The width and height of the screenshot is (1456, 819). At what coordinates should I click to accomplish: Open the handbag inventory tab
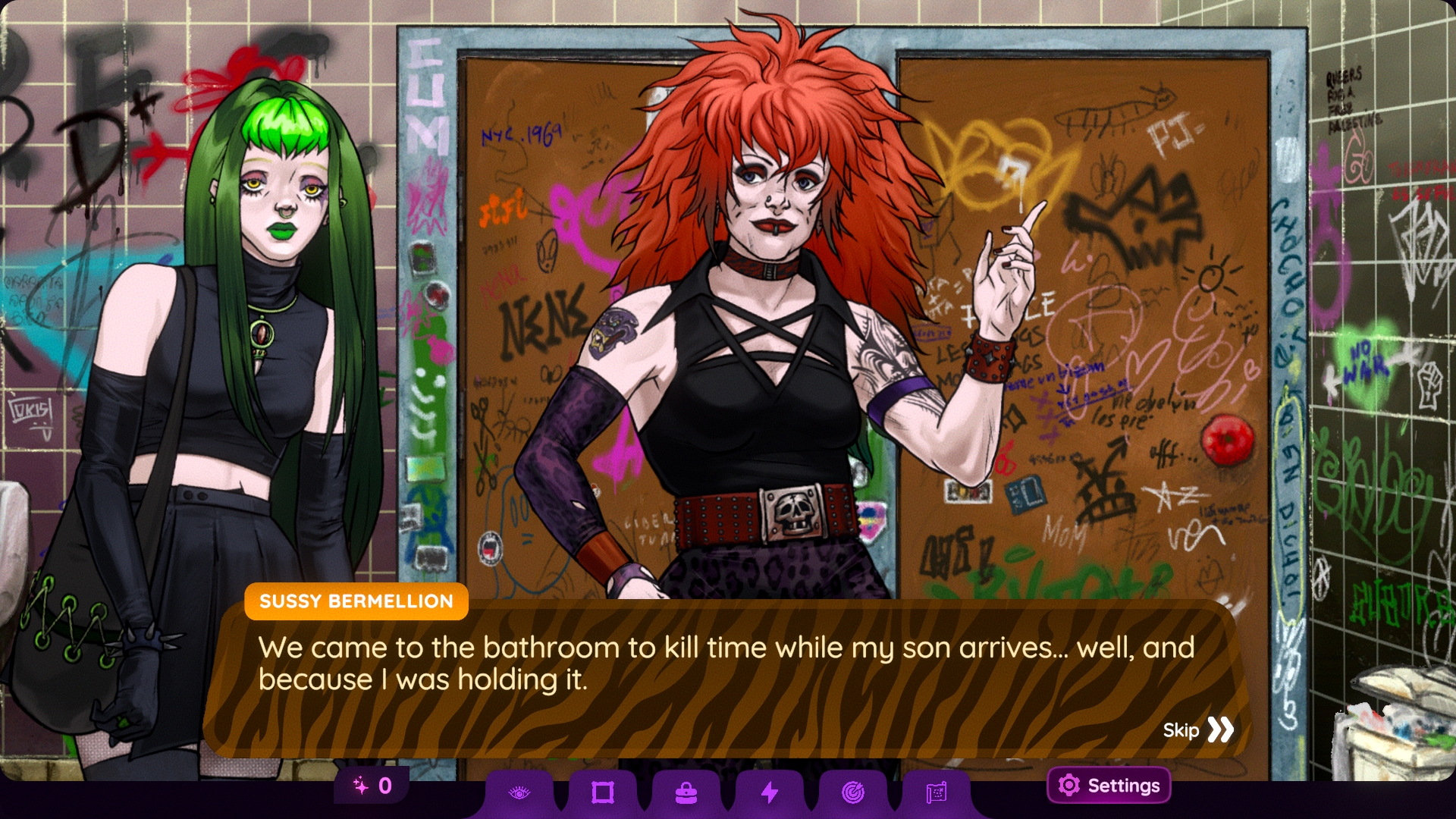point(686,793)
